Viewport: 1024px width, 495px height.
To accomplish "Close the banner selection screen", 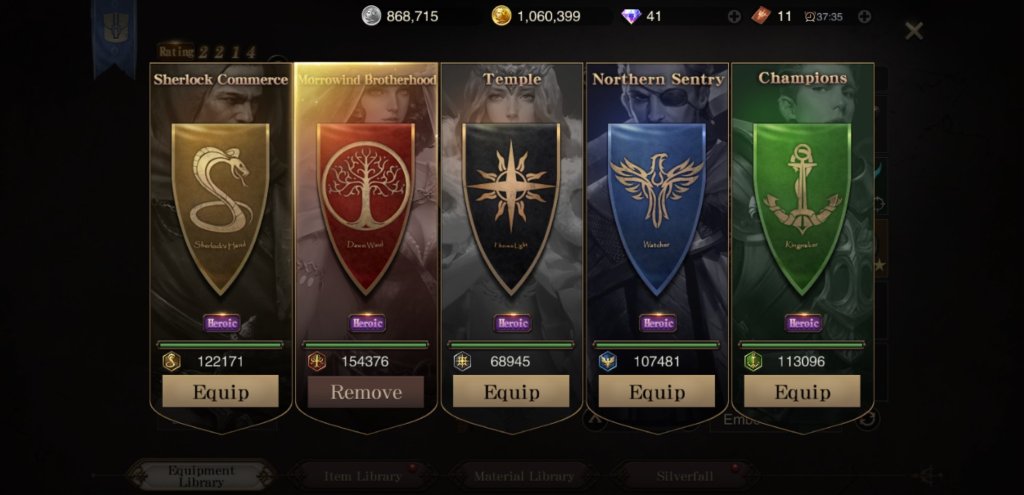I will (913, 31).
